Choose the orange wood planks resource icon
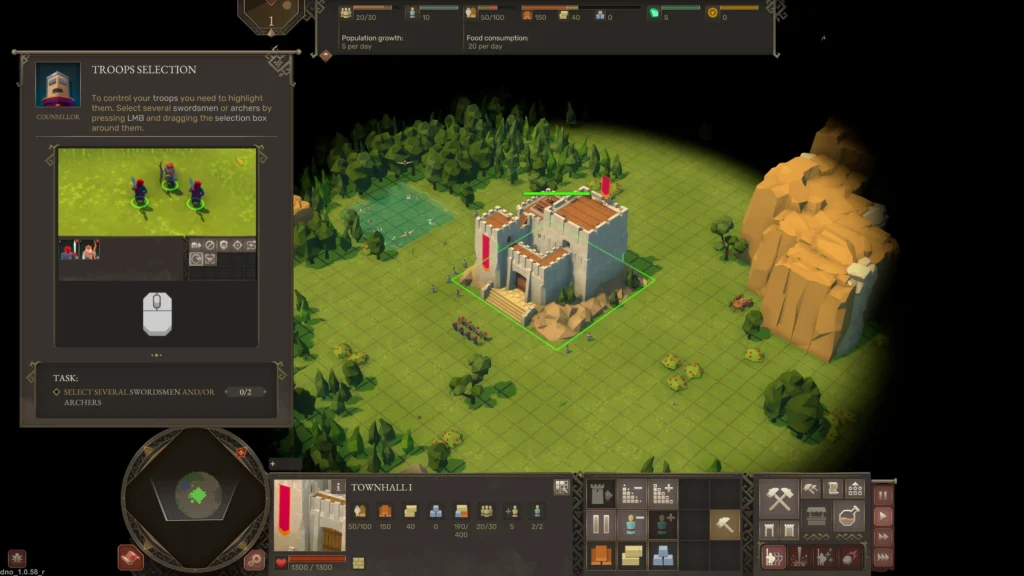The image size is (1024, 576). point(601,555)
